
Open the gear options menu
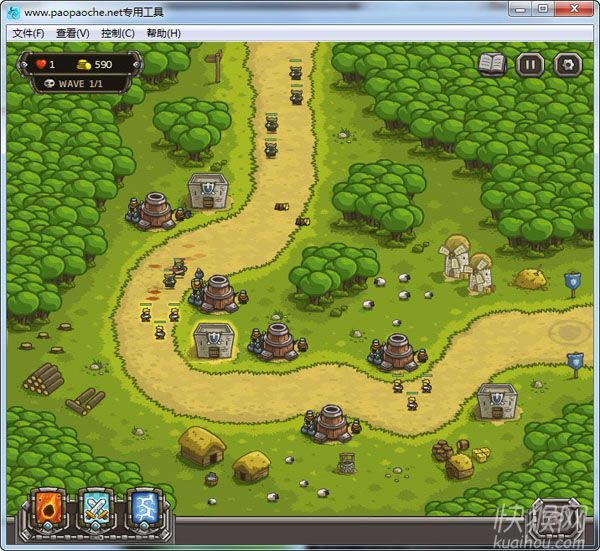click(568, 66)
